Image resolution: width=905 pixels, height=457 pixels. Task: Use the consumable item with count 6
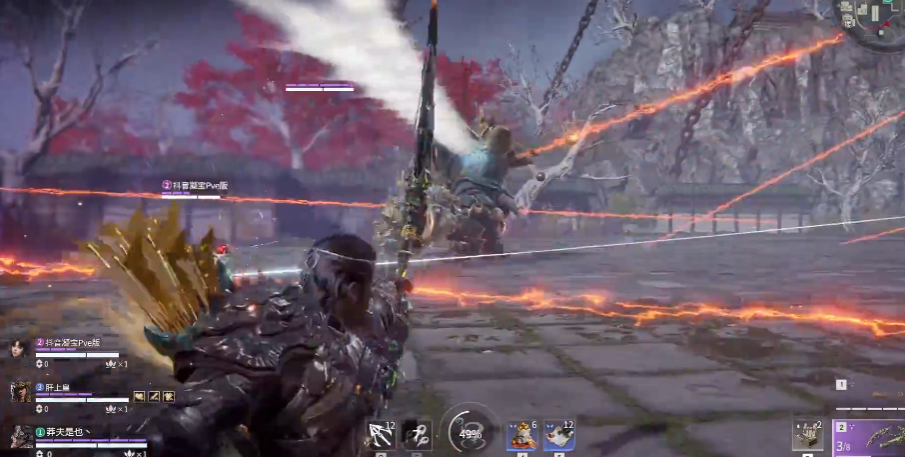tap(521, 435)
